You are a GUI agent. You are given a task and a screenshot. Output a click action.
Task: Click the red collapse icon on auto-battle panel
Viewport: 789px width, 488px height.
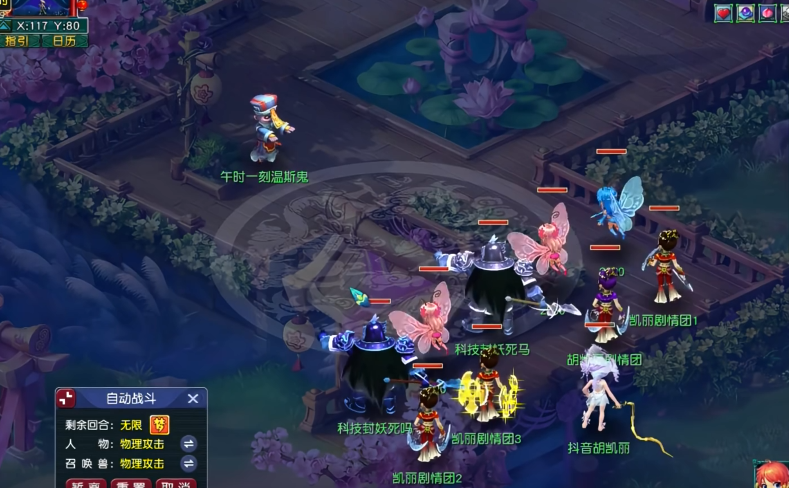[66, 398]
